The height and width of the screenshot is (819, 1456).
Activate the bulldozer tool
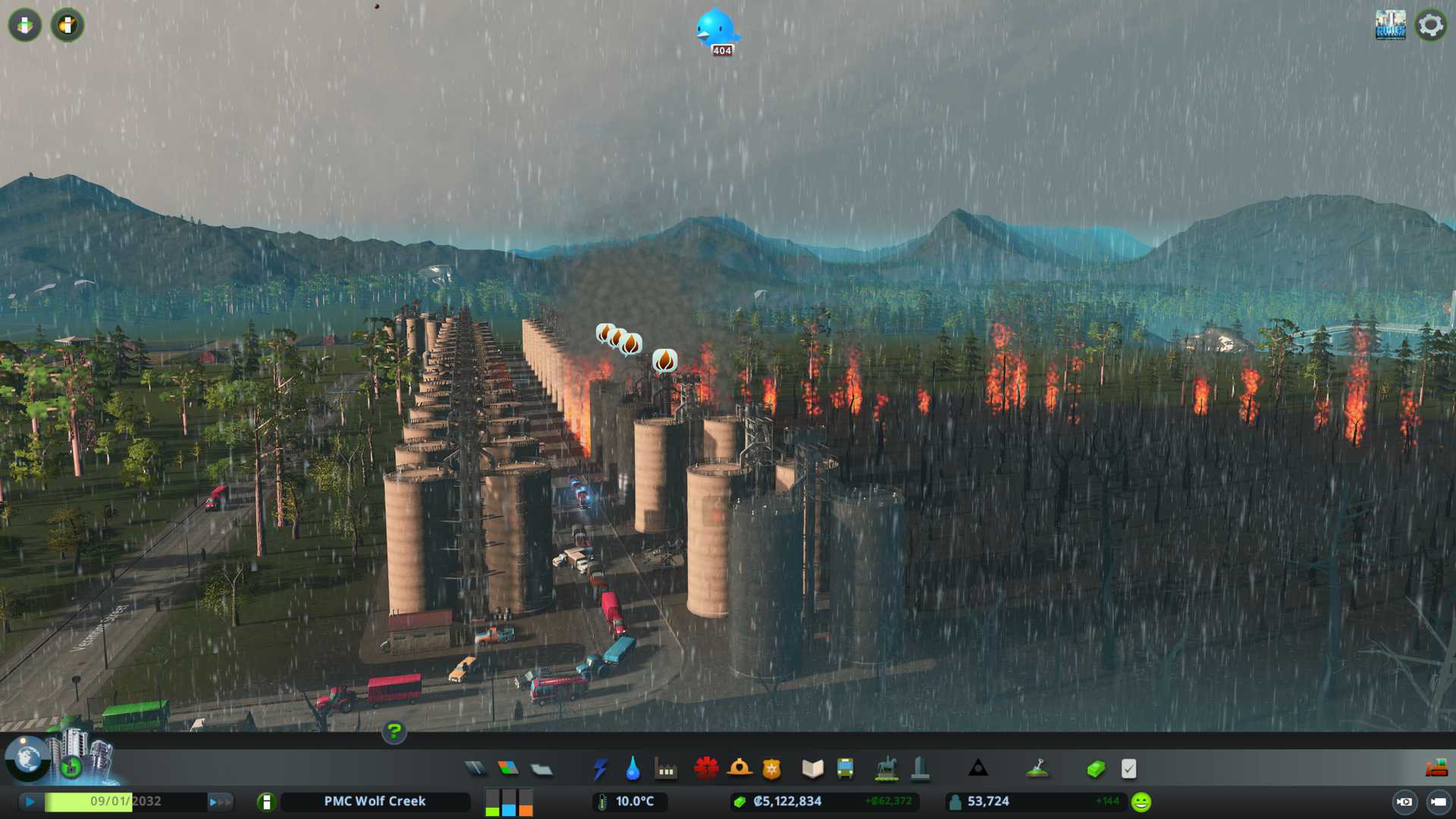tap(1436, 769)
